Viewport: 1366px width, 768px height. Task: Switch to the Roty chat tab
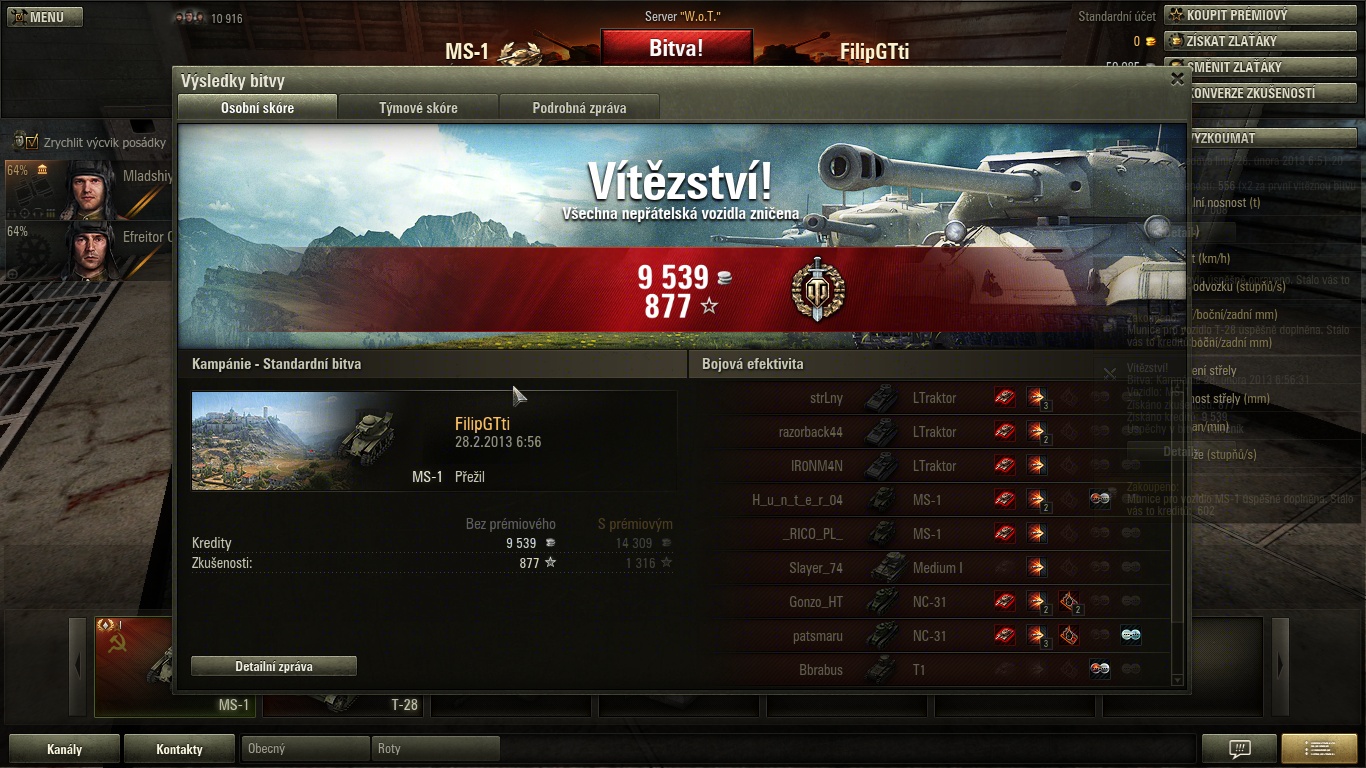(x=435, y=748)
